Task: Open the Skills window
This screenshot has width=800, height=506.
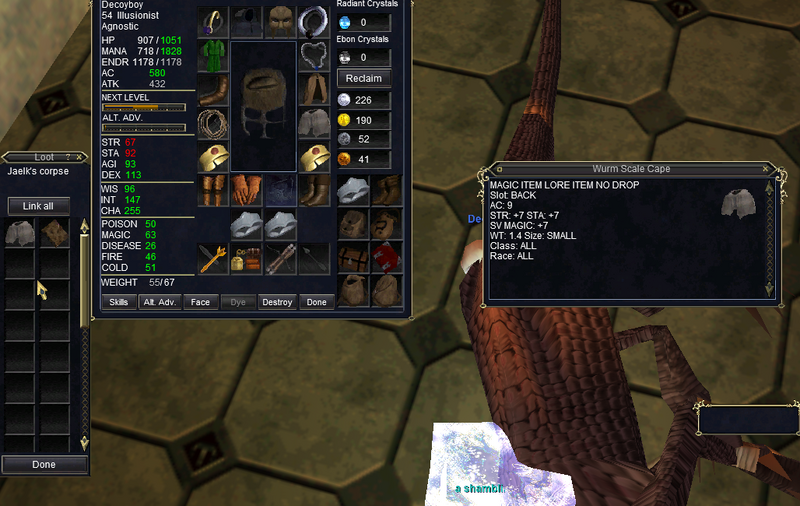Action: tap(118, 302)
